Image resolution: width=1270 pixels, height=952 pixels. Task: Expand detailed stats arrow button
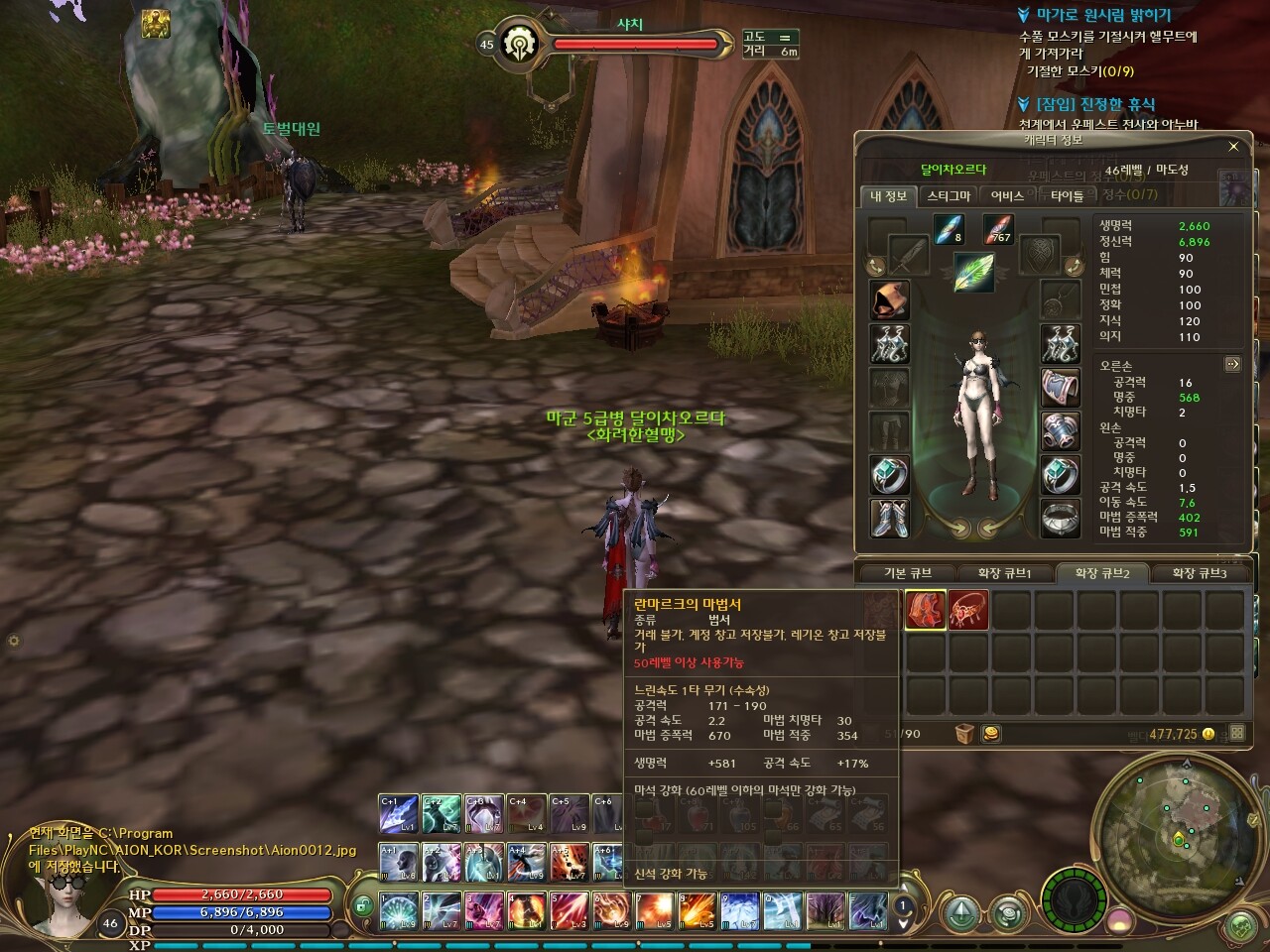[1232, 365]
